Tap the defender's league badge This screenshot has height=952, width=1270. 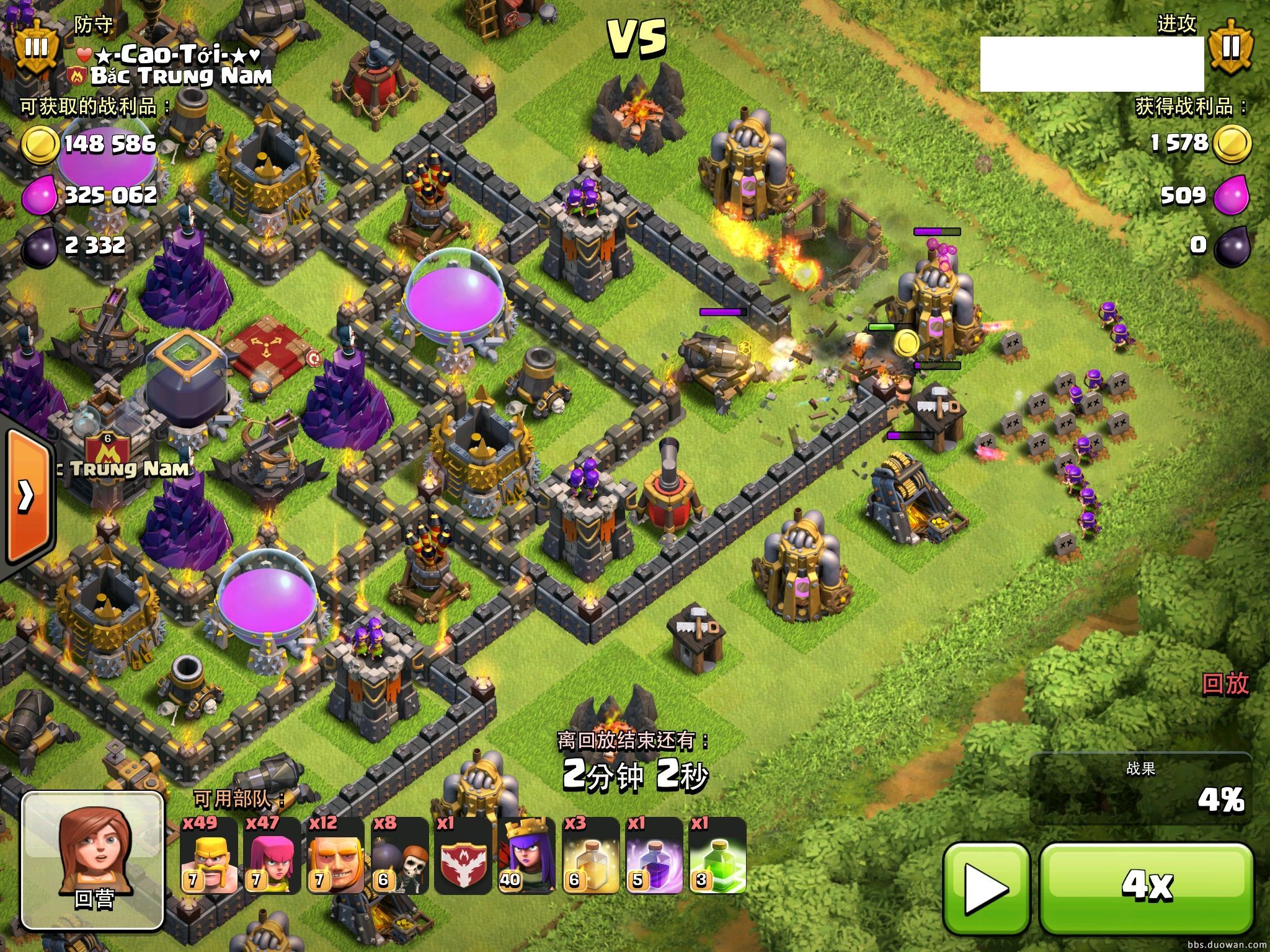(x=36, y=47)
